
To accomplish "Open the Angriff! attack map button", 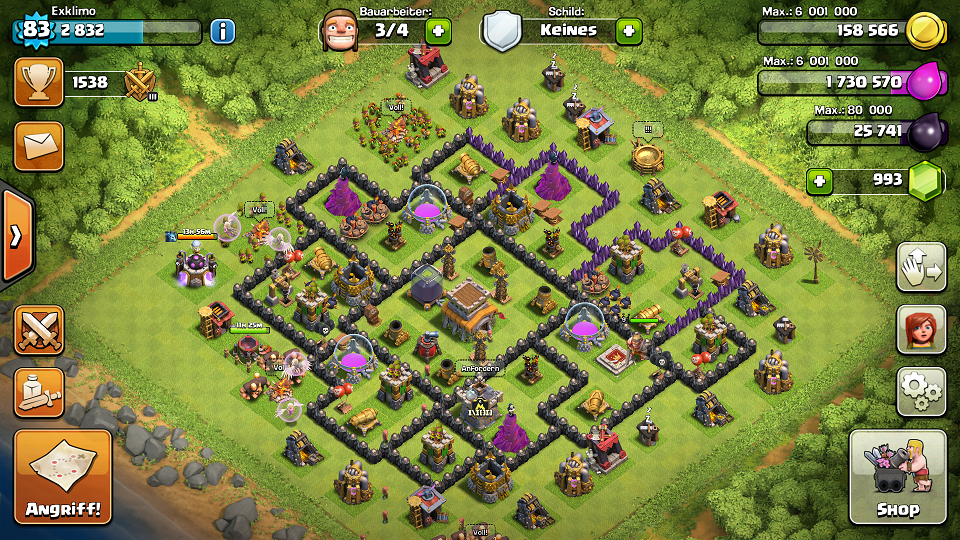I will point(63,477).
